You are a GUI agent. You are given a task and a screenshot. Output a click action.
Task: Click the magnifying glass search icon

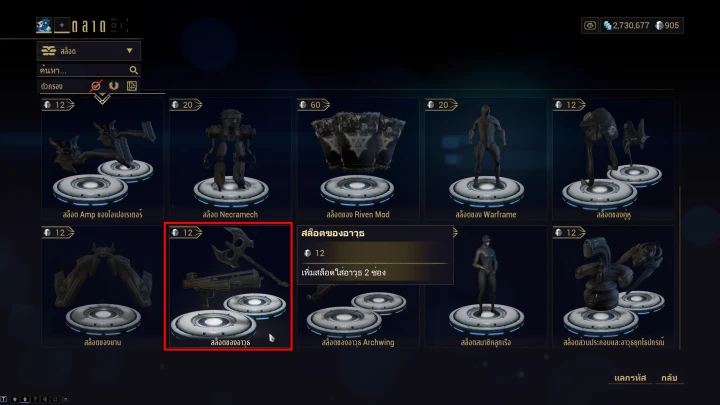[133, 71]
